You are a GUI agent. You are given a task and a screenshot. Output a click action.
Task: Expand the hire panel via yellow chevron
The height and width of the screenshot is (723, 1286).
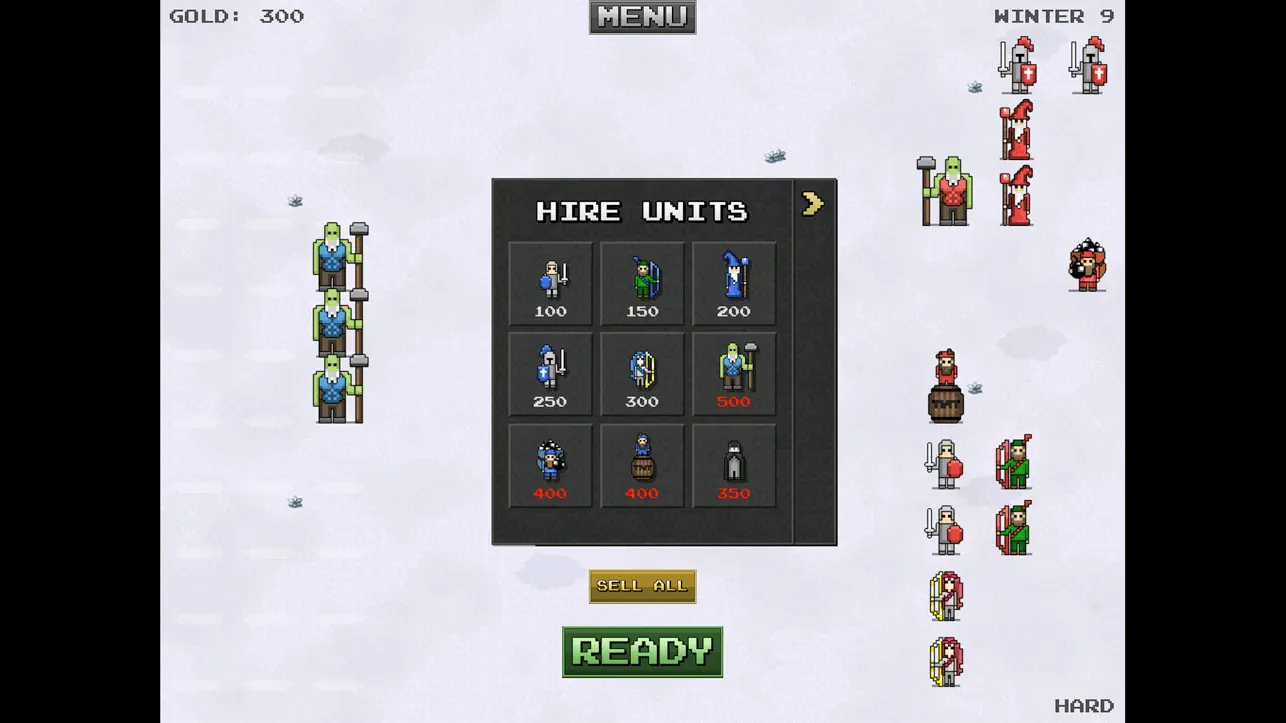[812, 203]
